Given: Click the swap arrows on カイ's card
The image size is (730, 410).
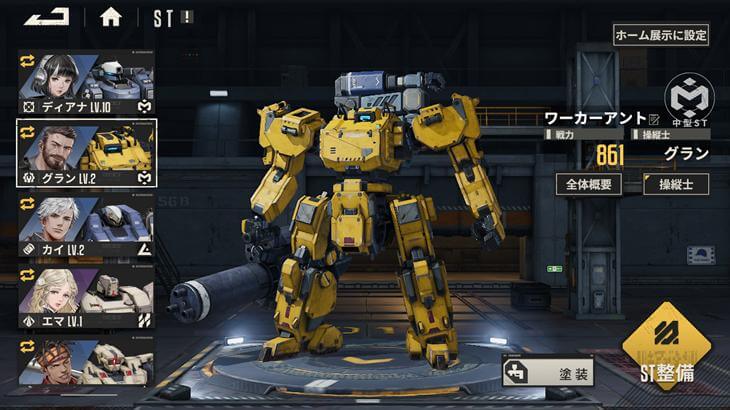Looking at the screenshot, I should [27, 203].
